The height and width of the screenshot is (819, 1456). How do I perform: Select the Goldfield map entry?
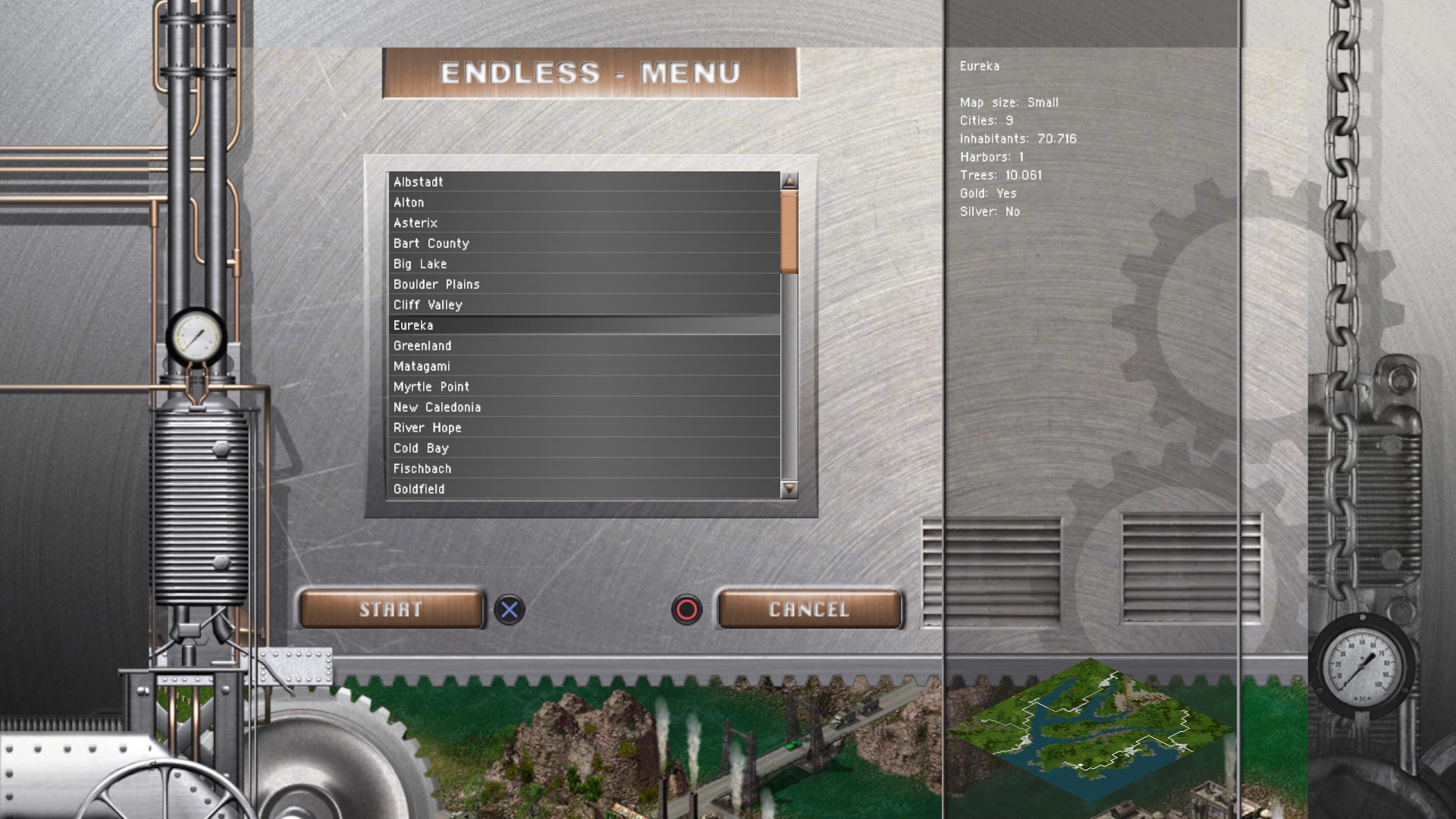531,489
